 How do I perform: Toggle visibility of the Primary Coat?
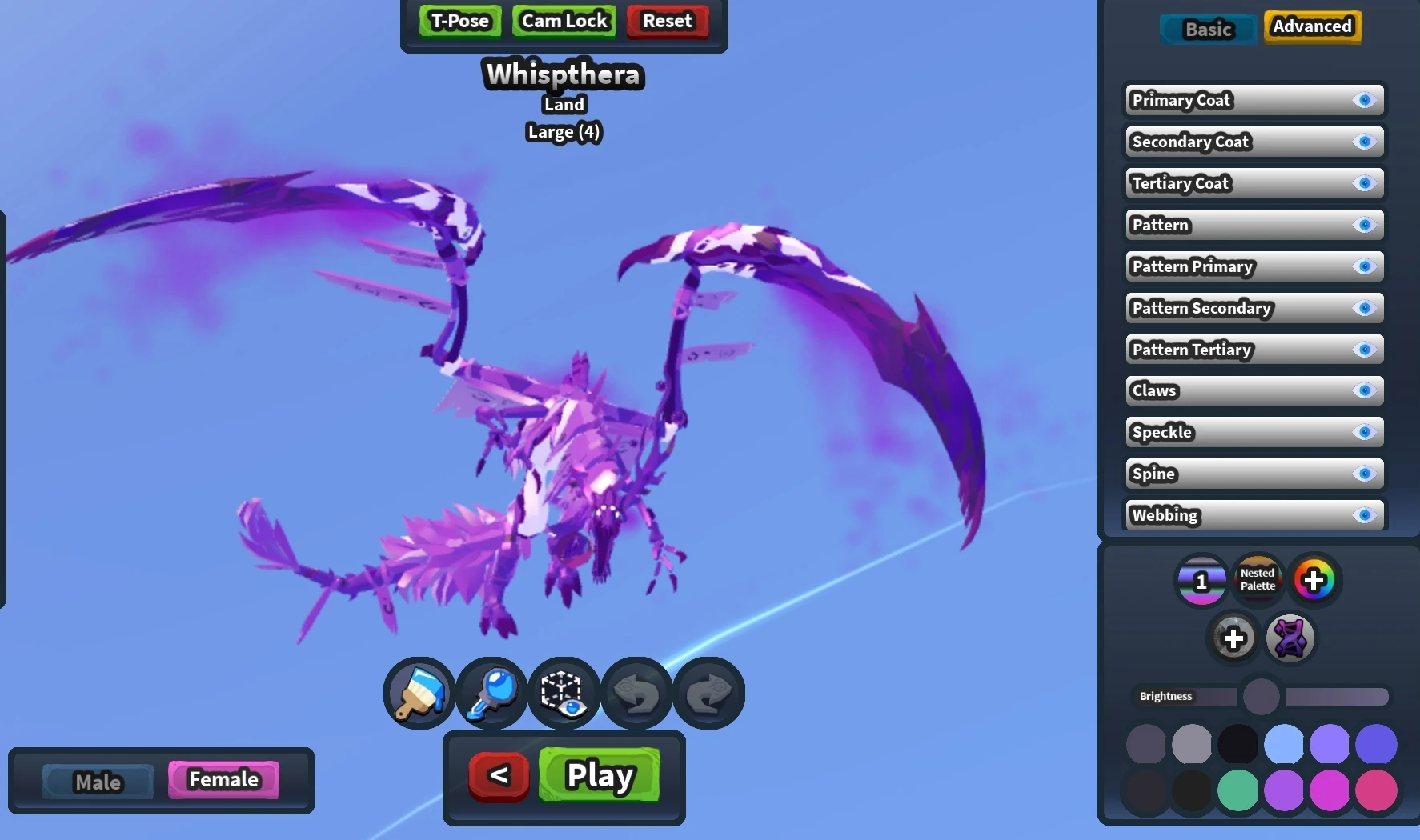click(1364, 100)
